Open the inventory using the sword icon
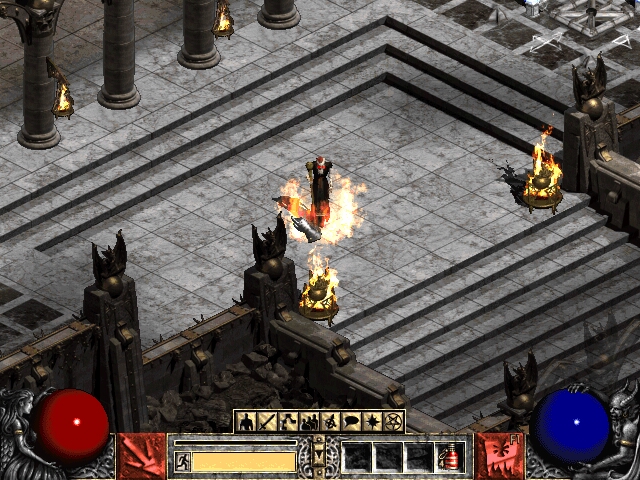The image size is (640, 480). tap(264, 421)
